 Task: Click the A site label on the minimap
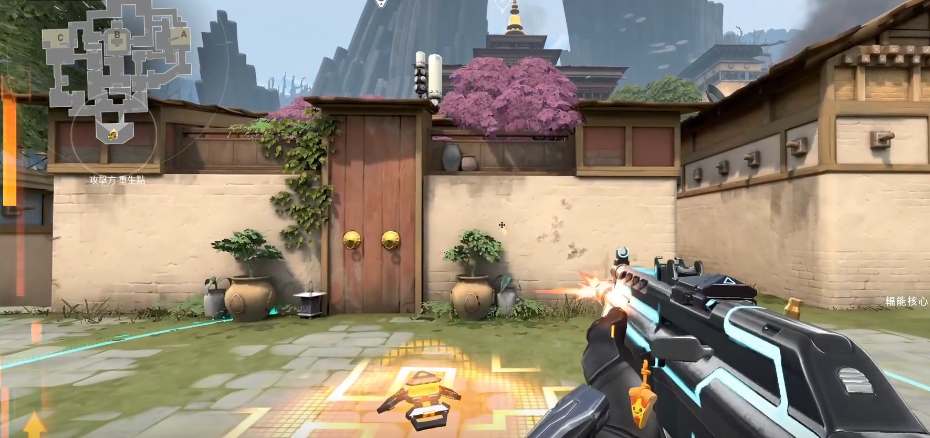[183, 33]
